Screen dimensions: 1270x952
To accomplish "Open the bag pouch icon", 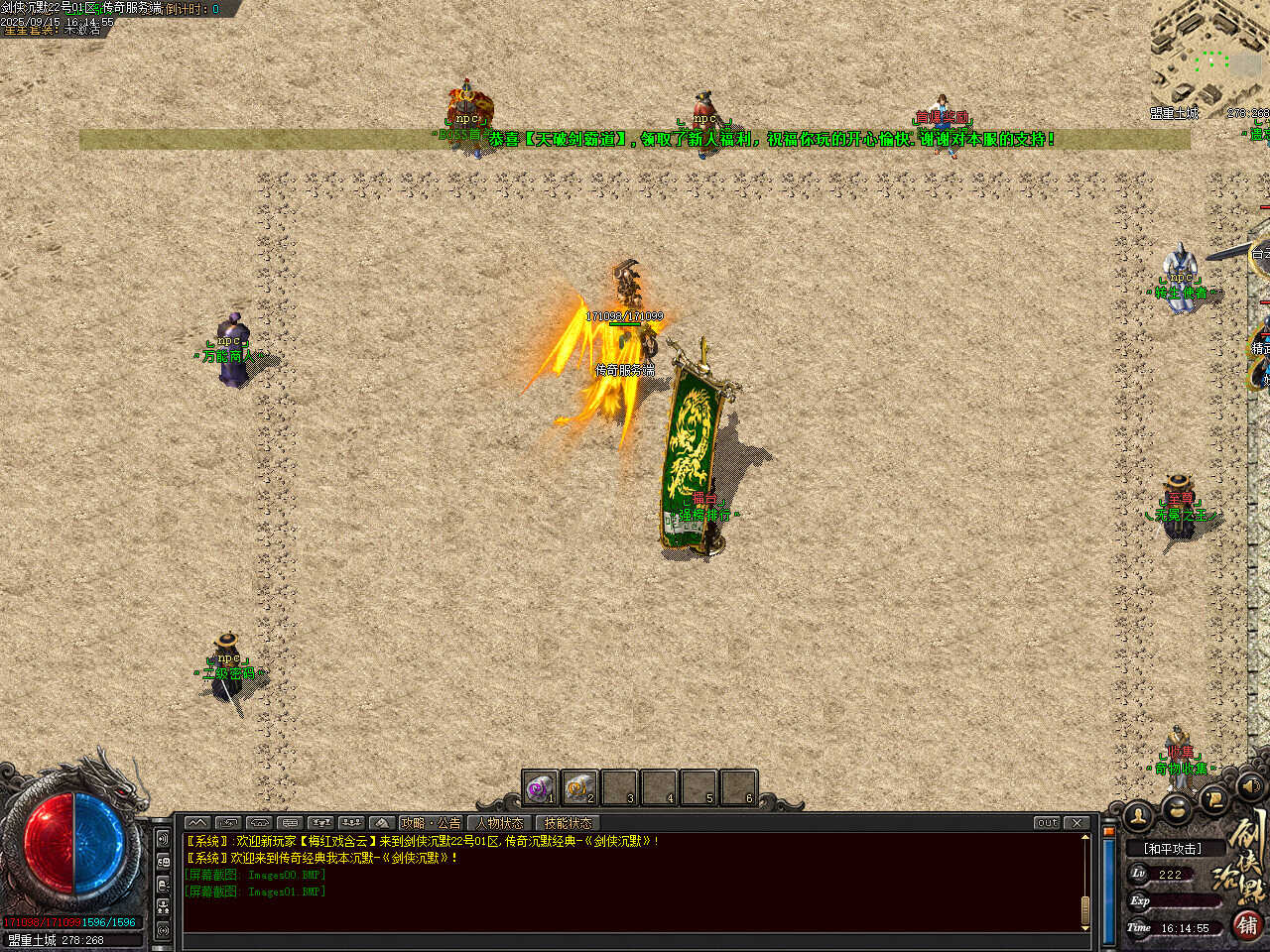I will [1178, 808].
